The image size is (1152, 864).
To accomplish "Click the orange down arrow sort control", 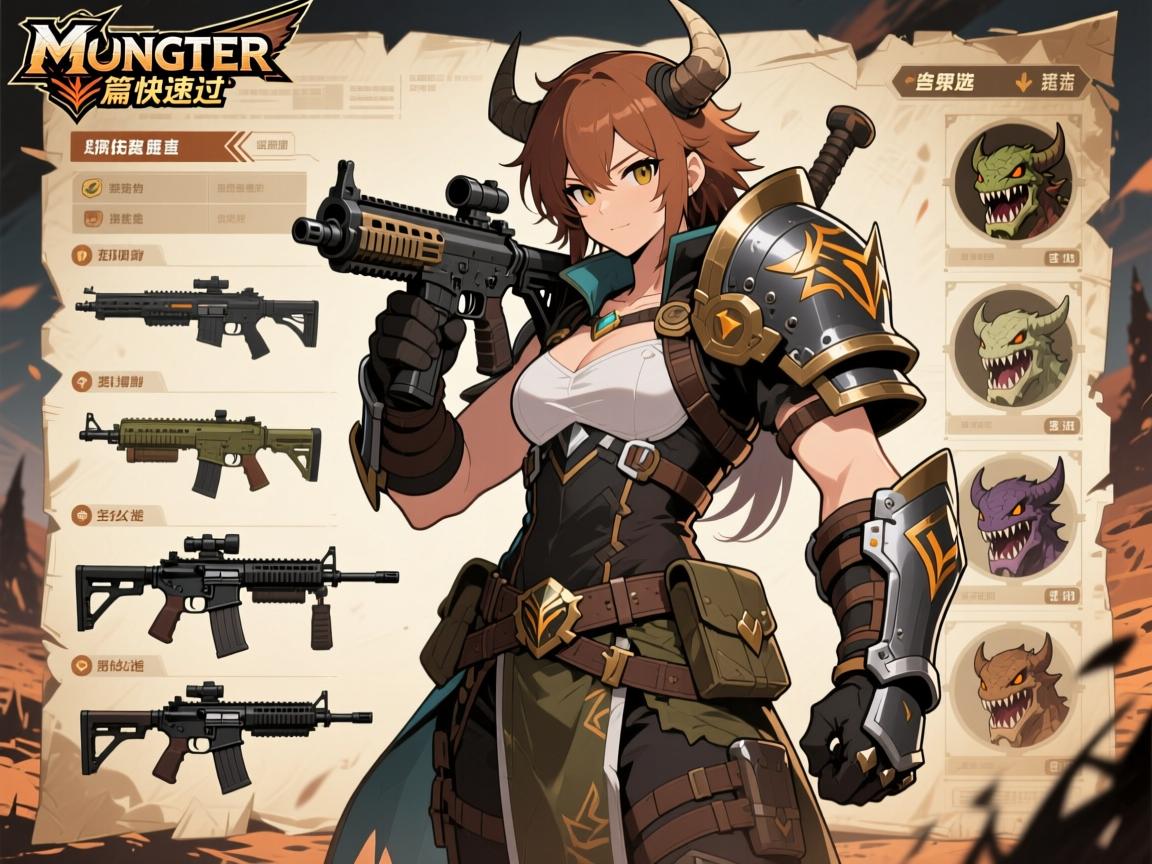I will click(1023, 83).
